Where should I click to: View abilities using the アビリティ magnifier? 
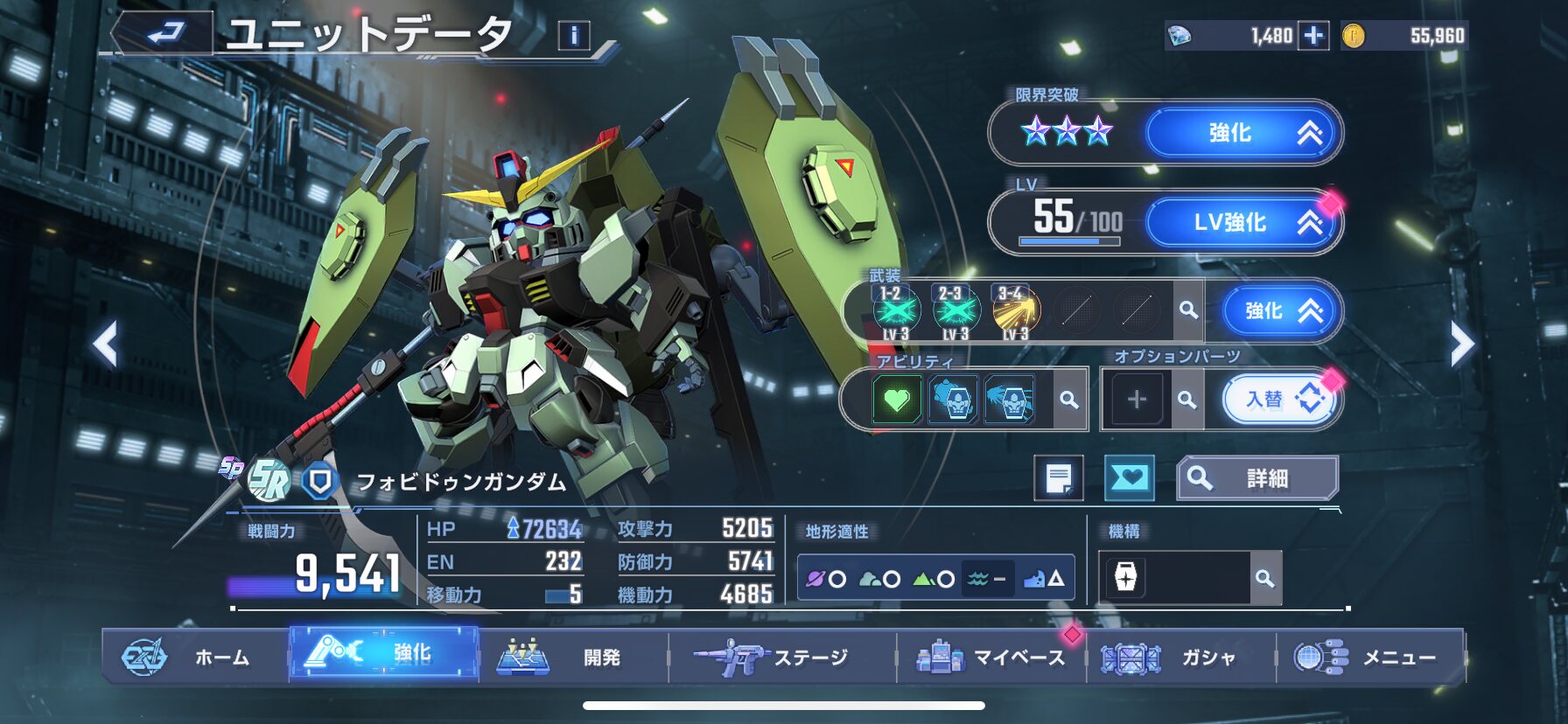[1069, 400]
